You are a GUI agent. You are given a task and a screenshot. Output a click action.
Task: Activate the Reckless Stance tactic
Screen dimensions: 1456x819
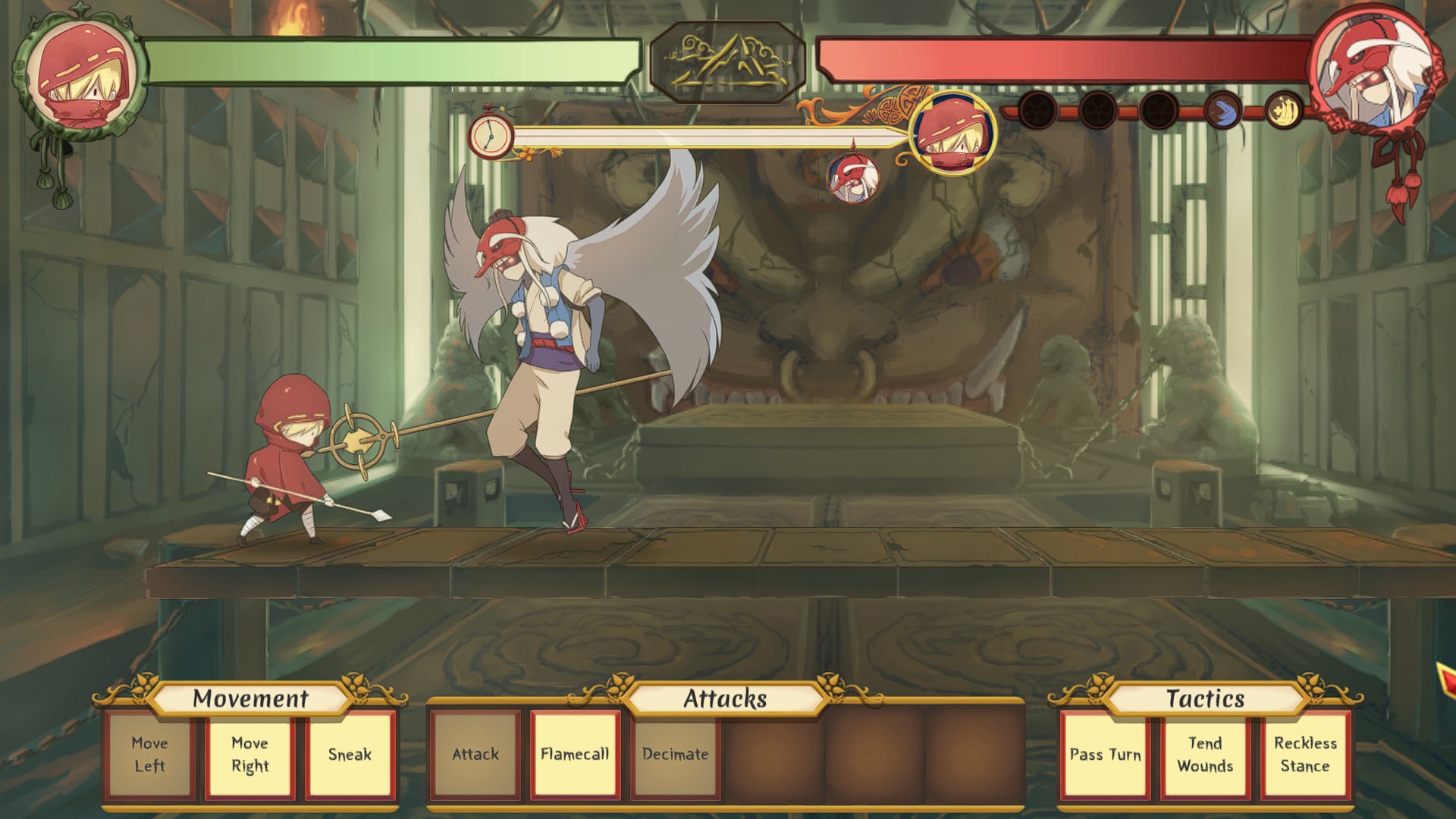tap(1305, 755)
